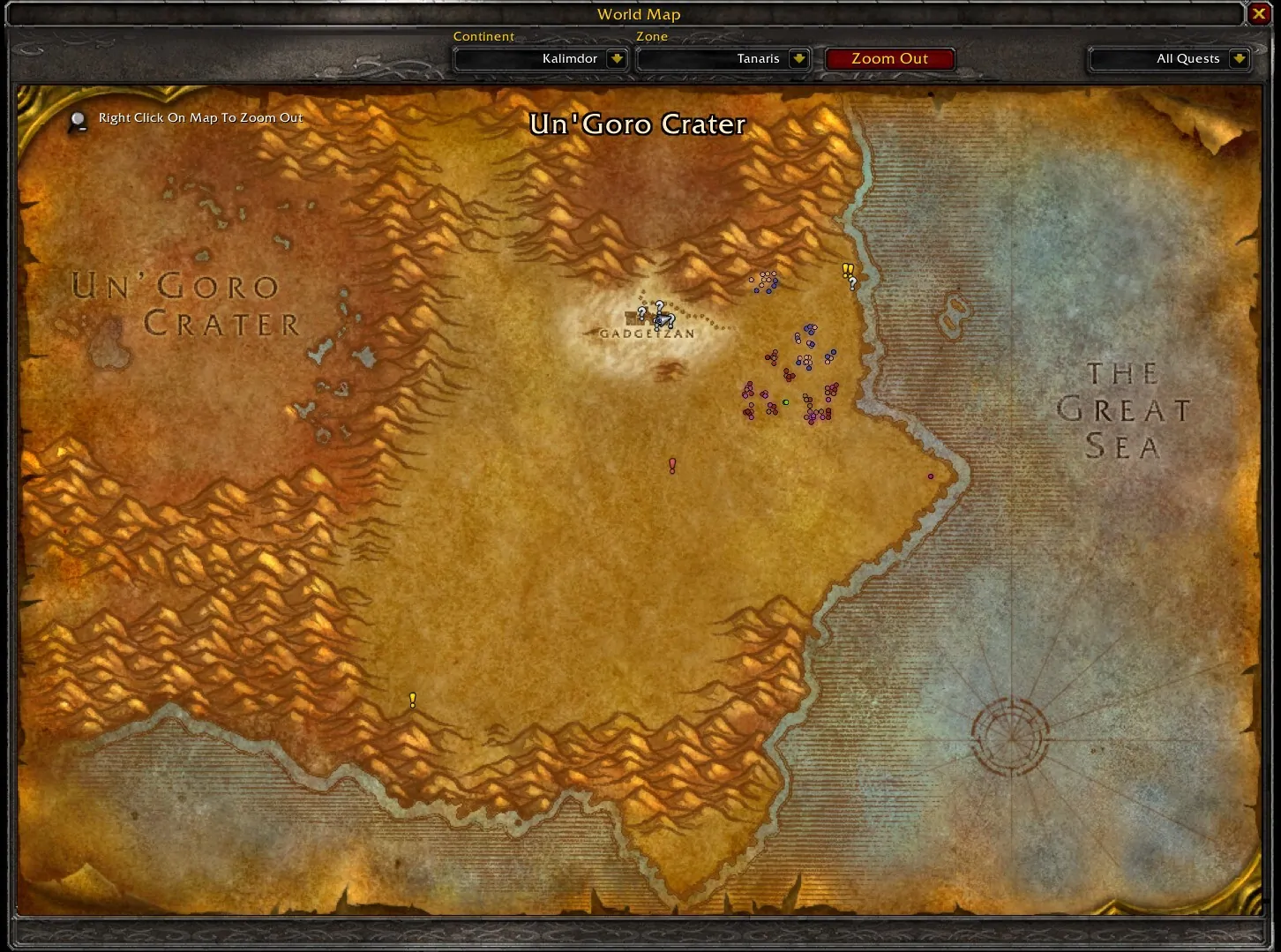The width and height of the screenshot is (1281, 952).
Task: Open the All Quests filter dropdown
Action: [x=1239, y=59]
